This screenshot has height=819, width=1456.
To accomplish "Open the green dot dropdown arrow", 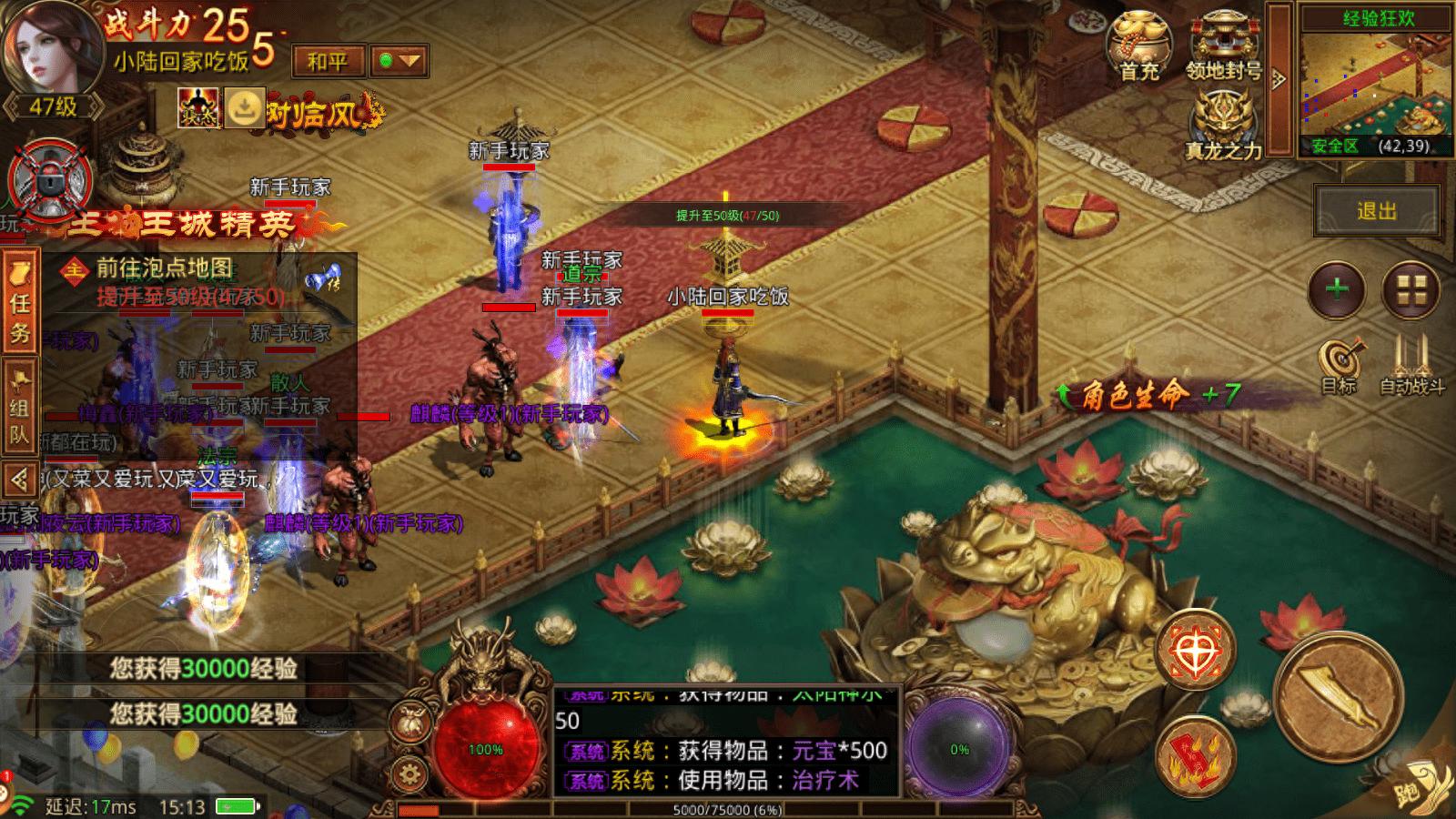I will 399,62.
